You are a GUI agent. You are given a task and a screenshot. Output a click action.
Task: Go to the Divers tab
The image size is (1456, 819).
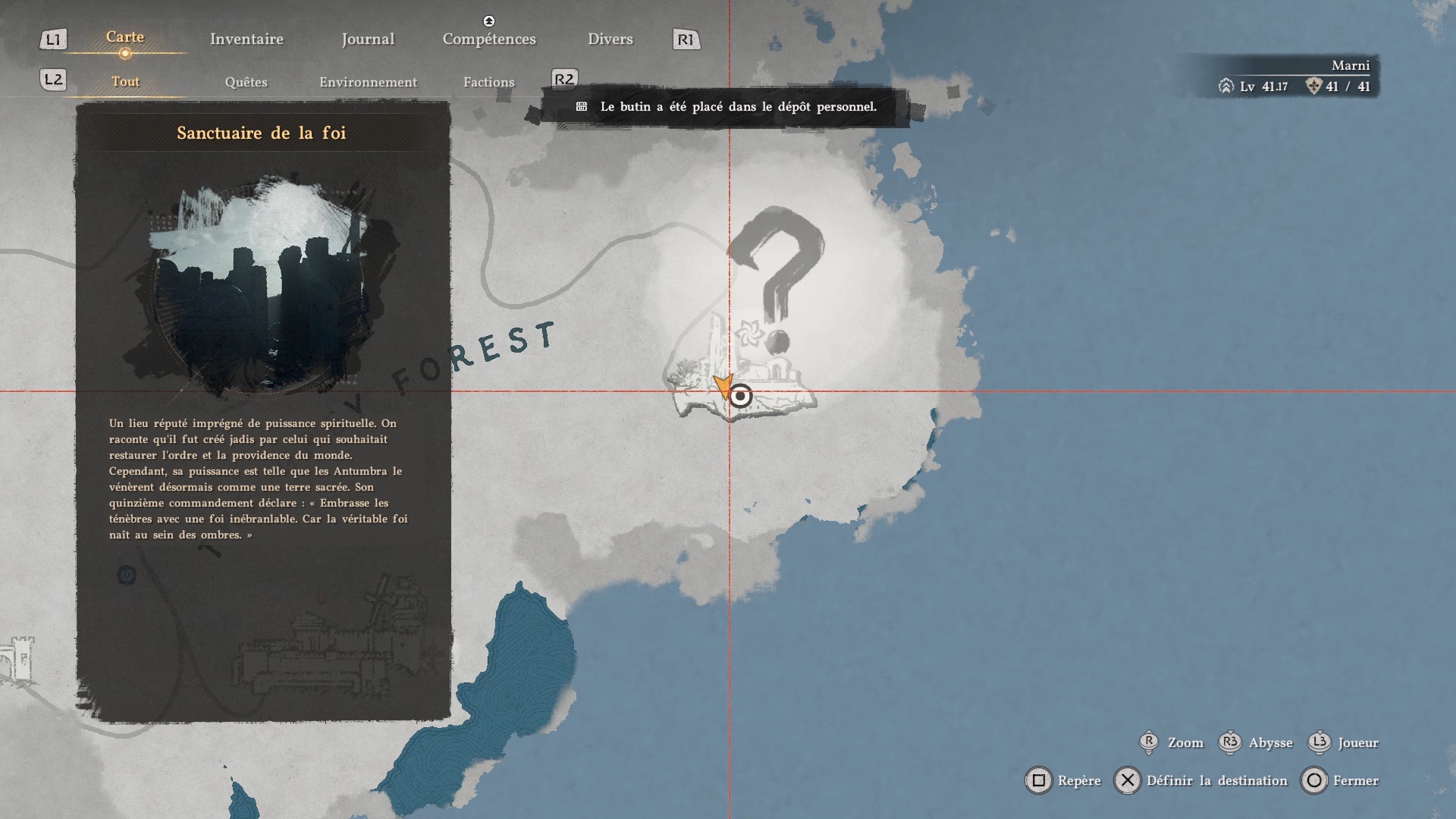point(610,39)
